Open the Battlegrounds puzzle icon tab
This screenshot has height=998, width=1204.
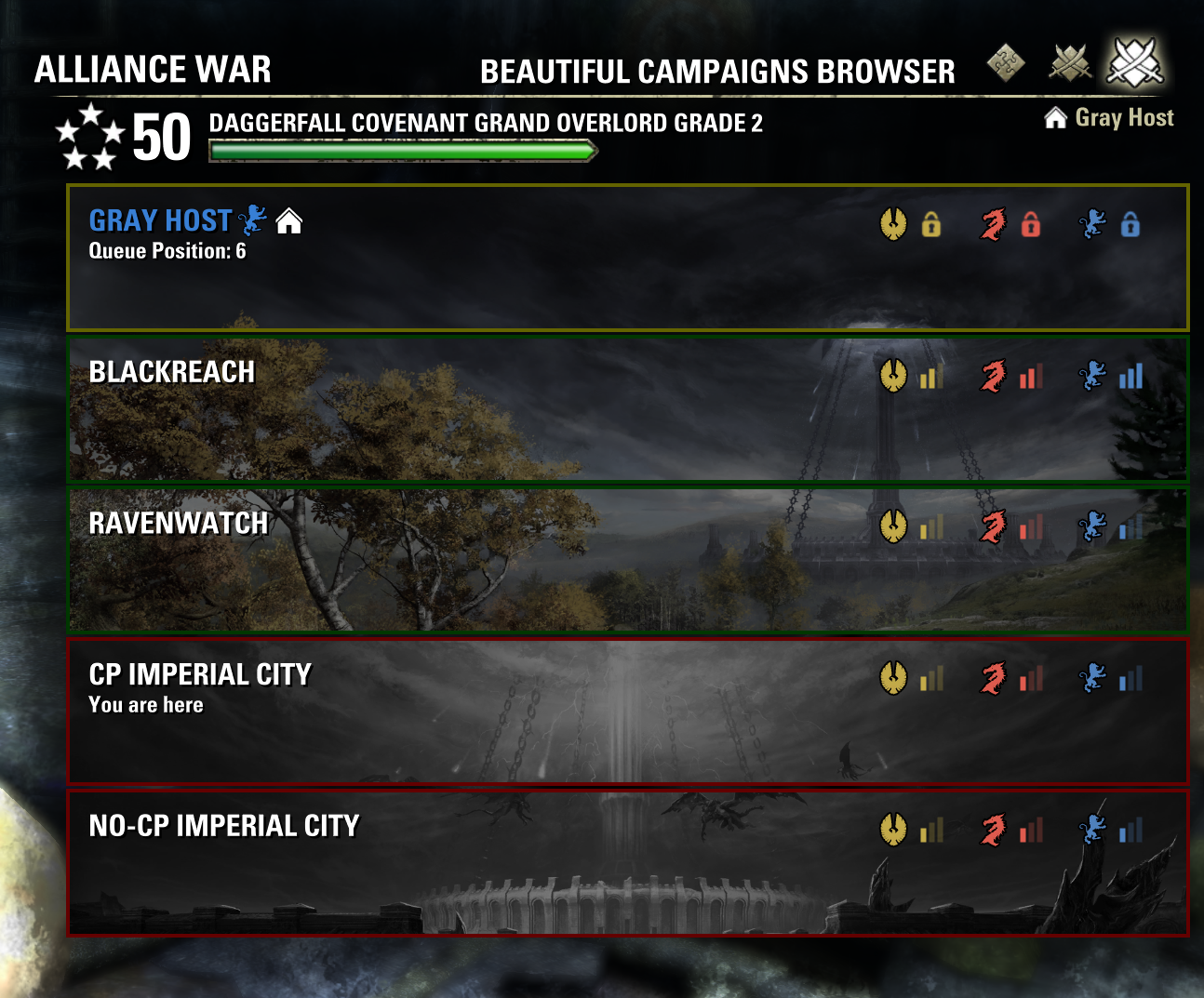pos(1006,63)
